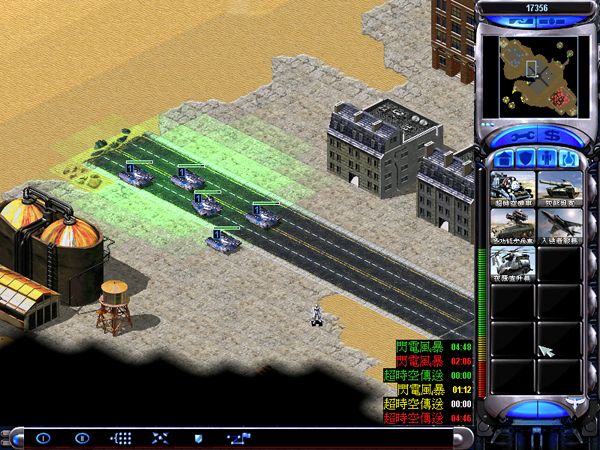Viewport: 600px width, 450px height.
Task: Choose the NightHawk helicopter icon
Action: coord(511,262)
